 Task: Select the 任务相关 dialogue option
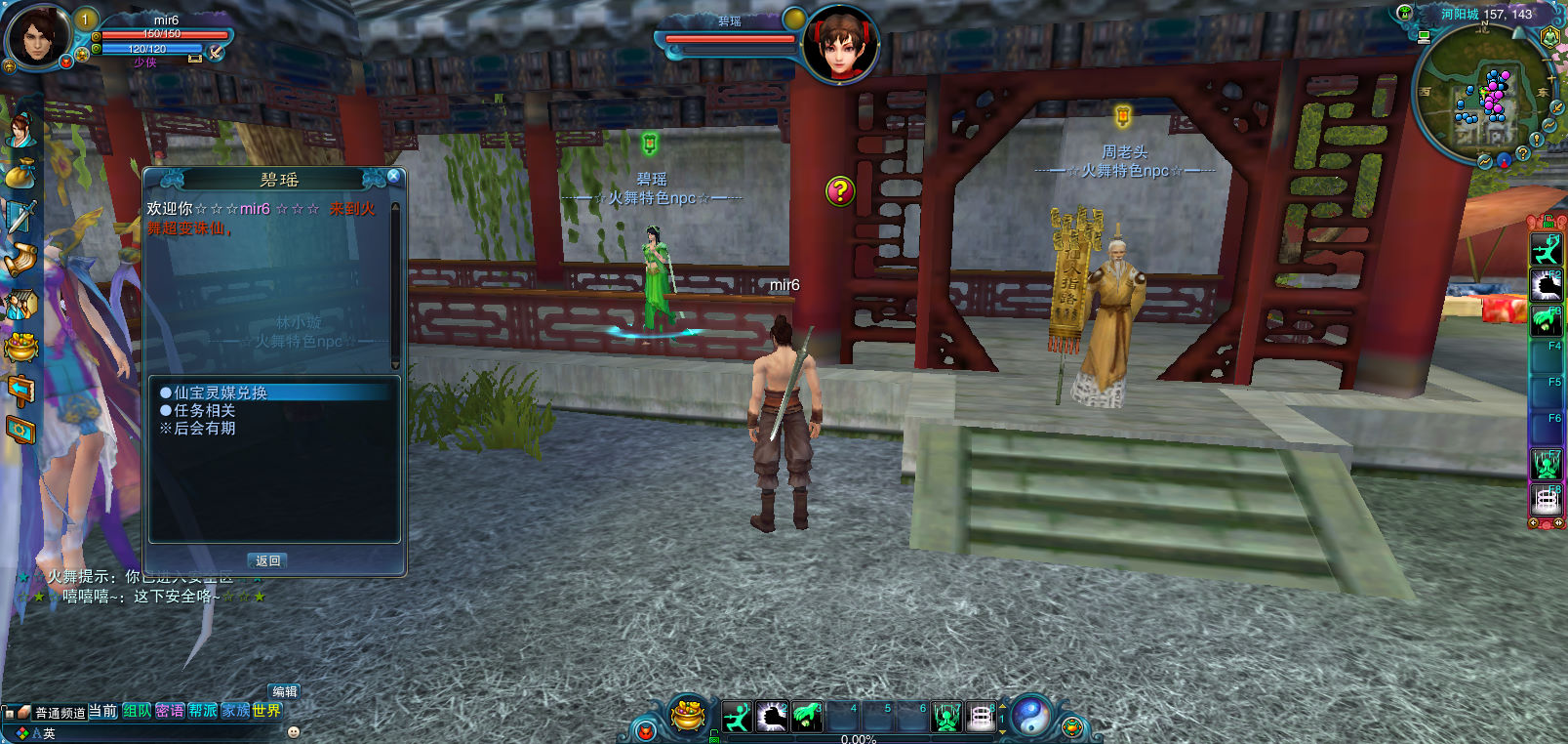pyautogui.click(x=204, y=411)
